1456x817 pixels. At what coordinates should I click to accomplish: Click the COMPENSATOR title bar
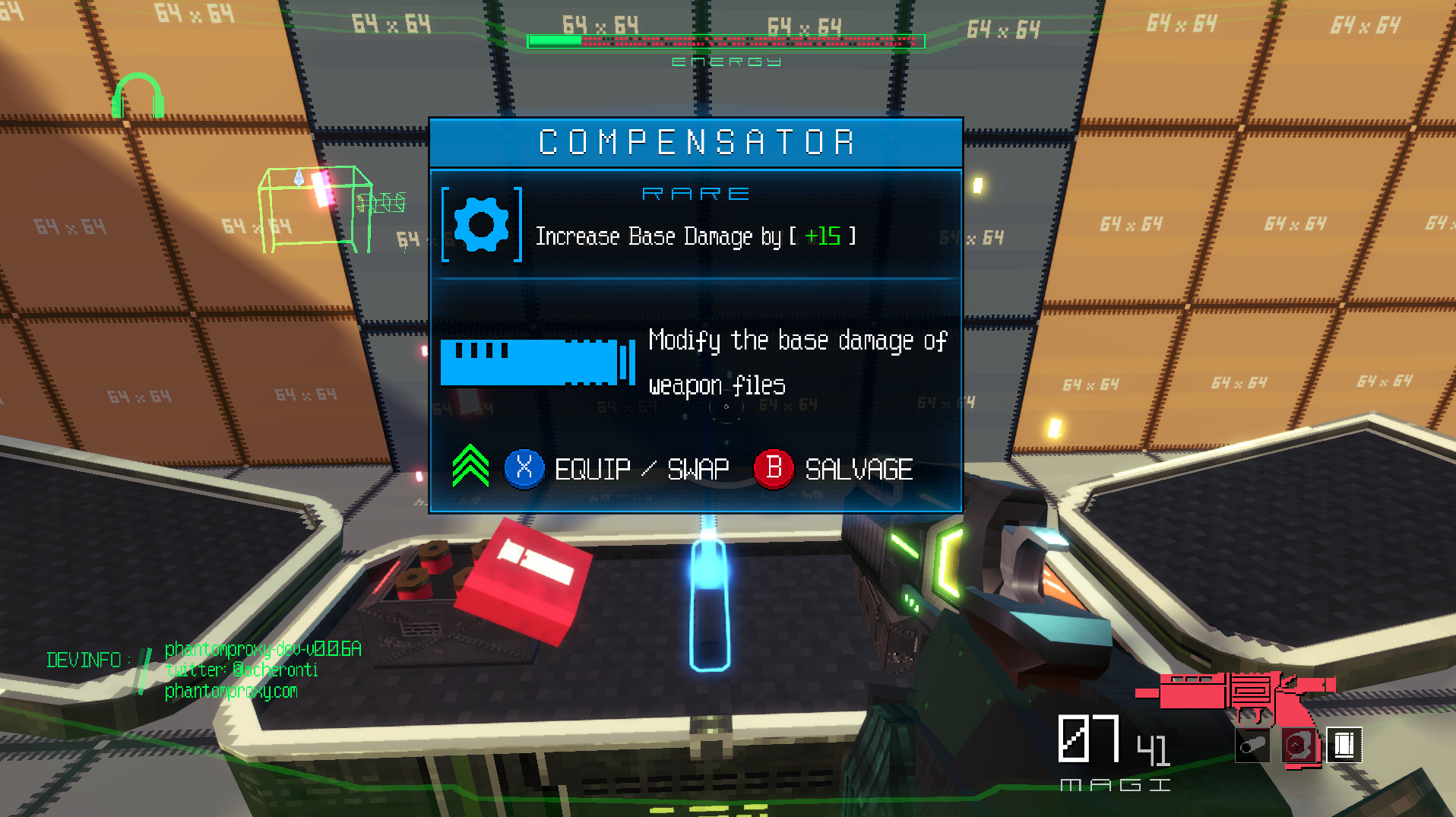[x=695, y=143]
